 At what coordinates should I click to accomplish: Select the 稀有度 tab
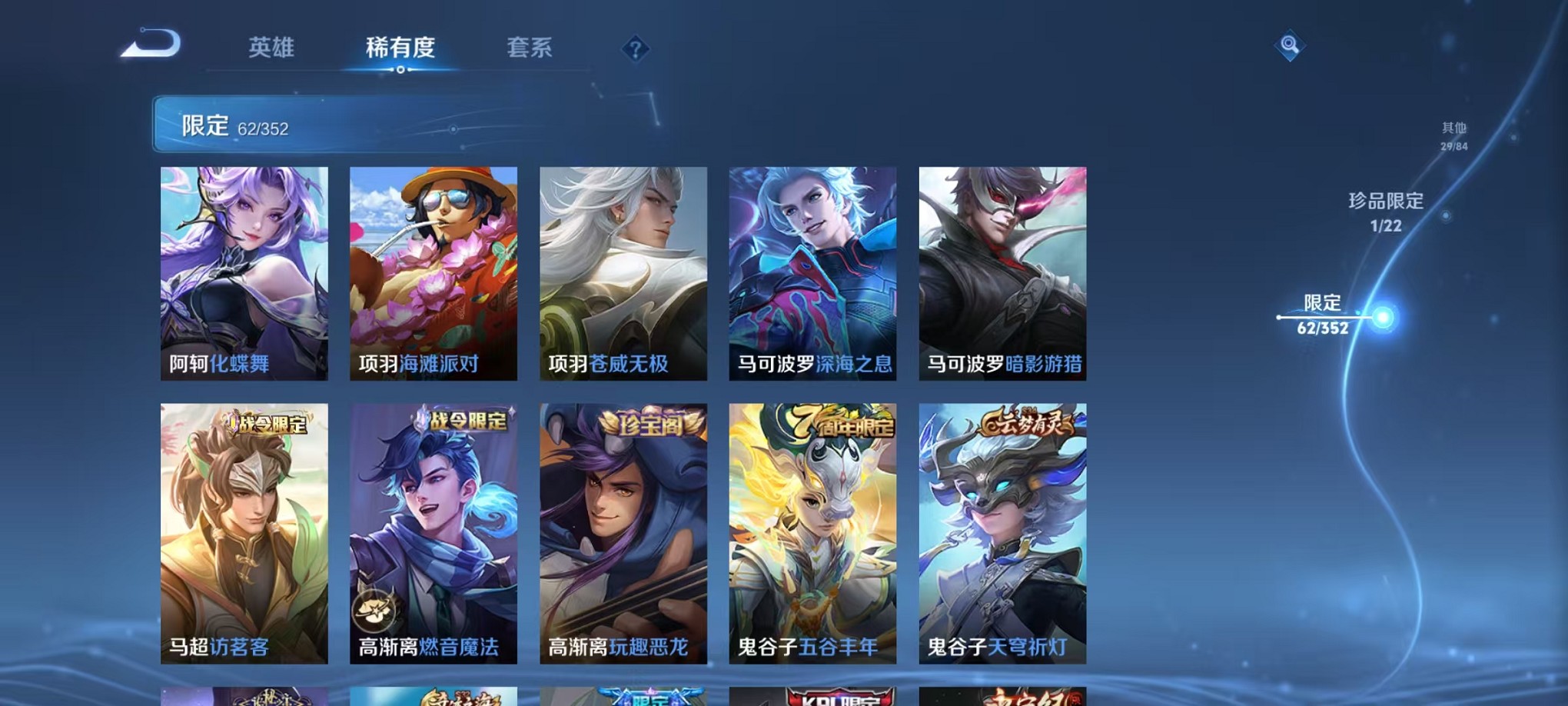[400, 48]
